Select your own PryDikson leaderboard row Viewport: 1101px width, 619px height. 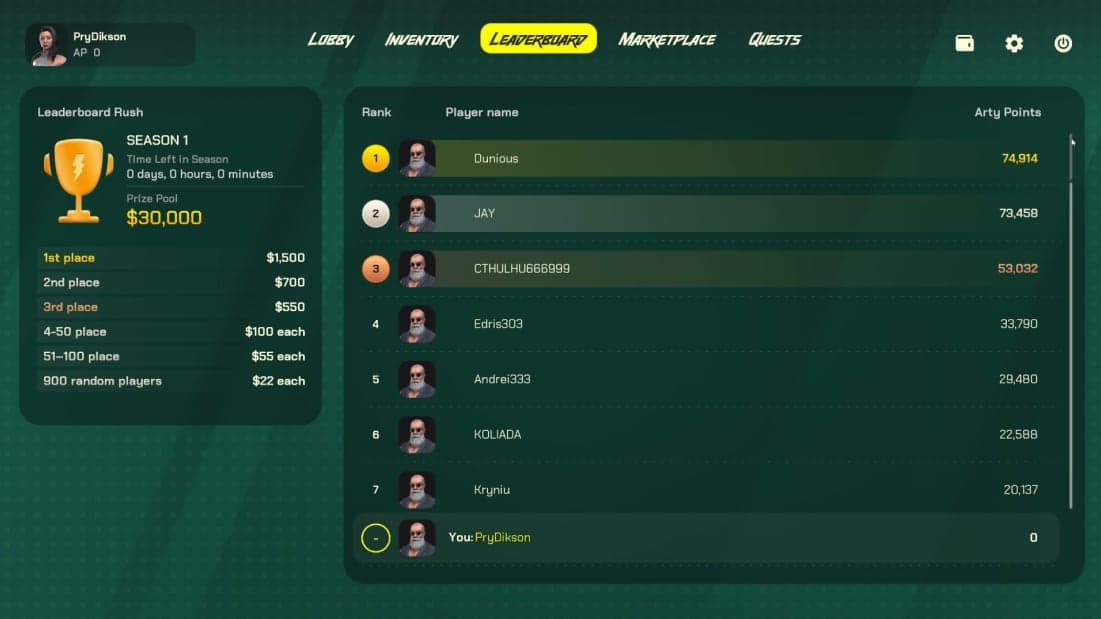click(x=700, y=538)
